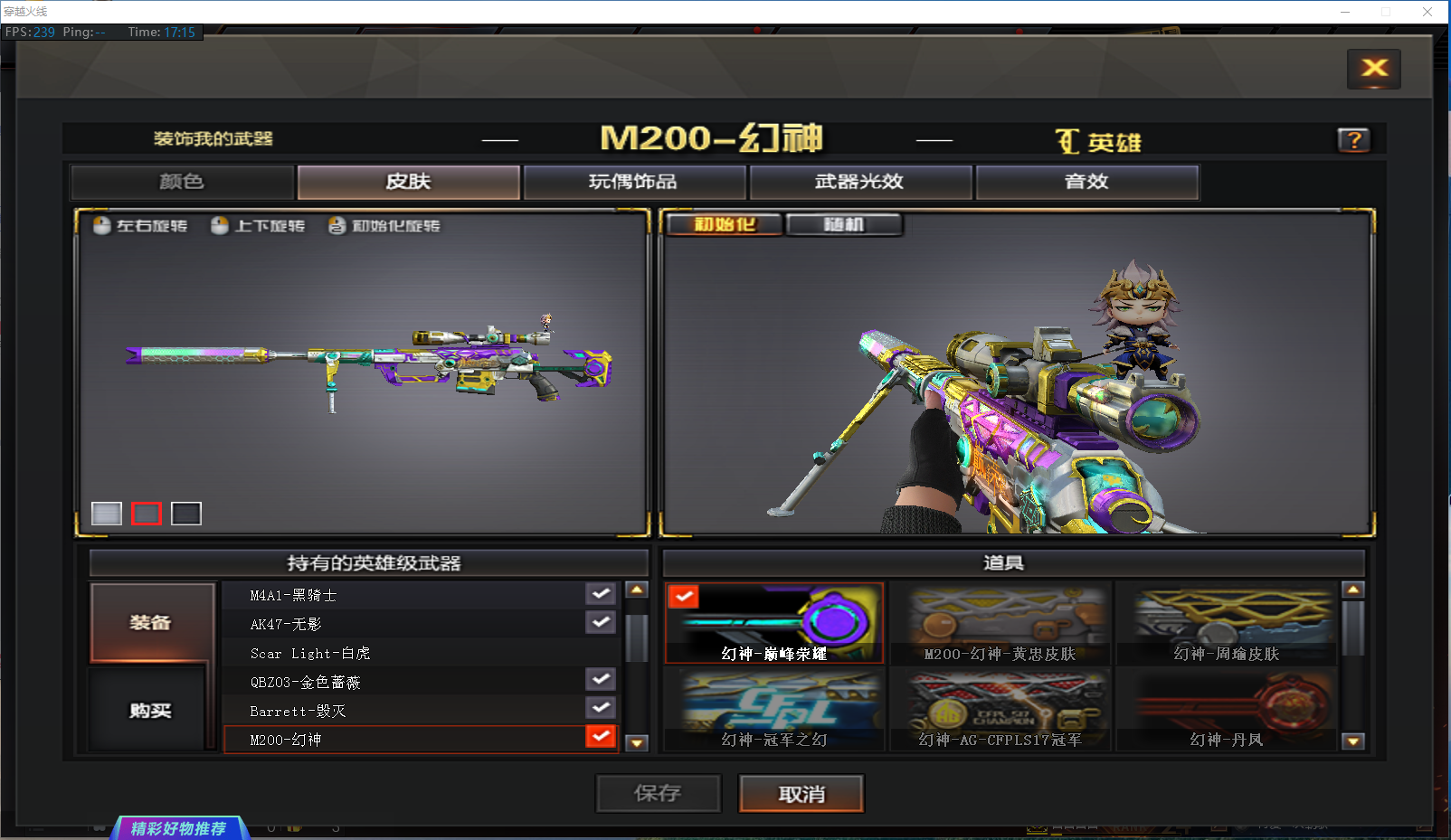This screenshot has height=840, width=1451.
Task: Select the 幻神-巅峰荣耀 item thumbnail
Action: pyautogui.click(x=773, y=622)
